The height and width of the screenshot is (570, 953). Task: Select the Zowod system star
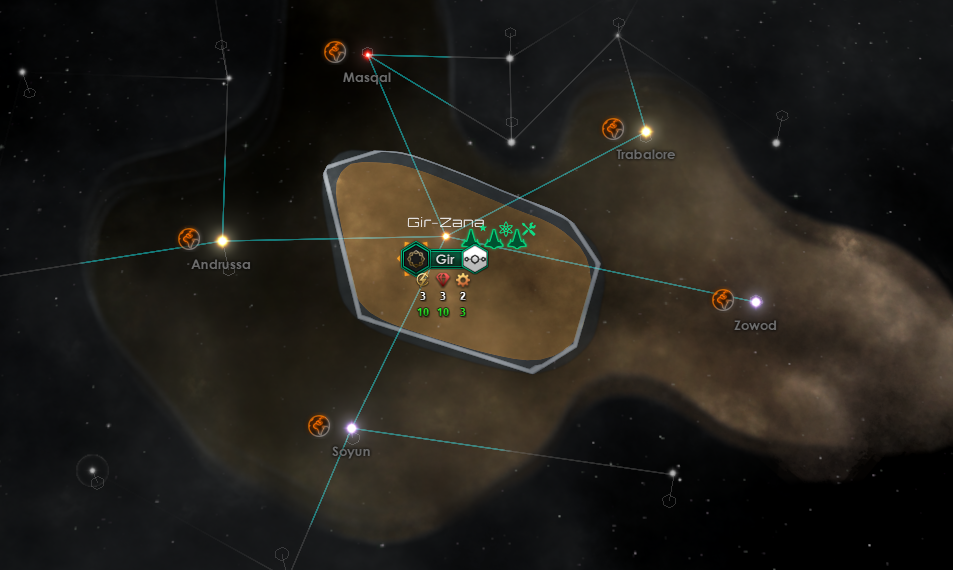[756, 302]
